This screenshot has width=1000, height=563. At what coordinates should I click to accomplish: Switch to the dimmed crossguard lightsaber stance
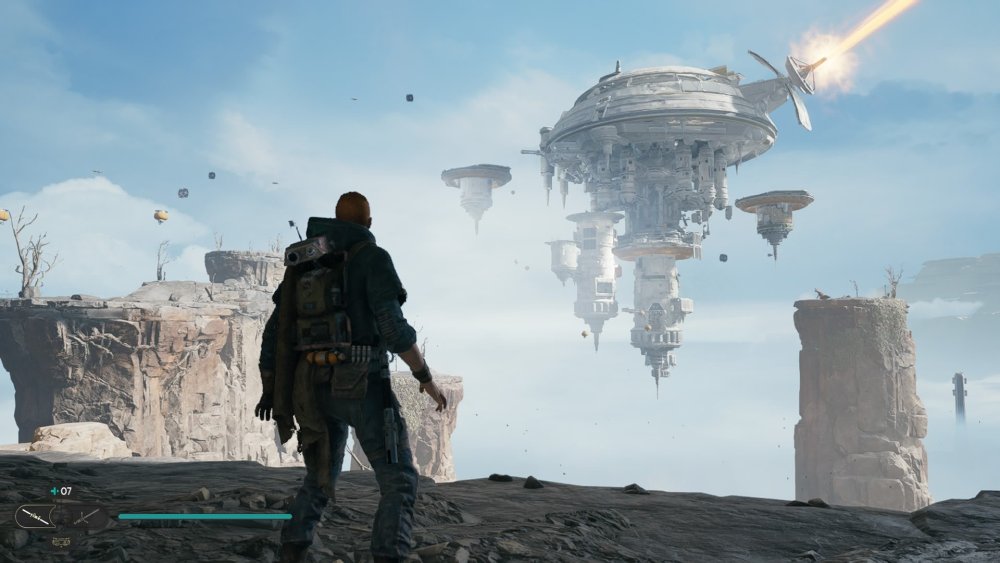point(85,516)
